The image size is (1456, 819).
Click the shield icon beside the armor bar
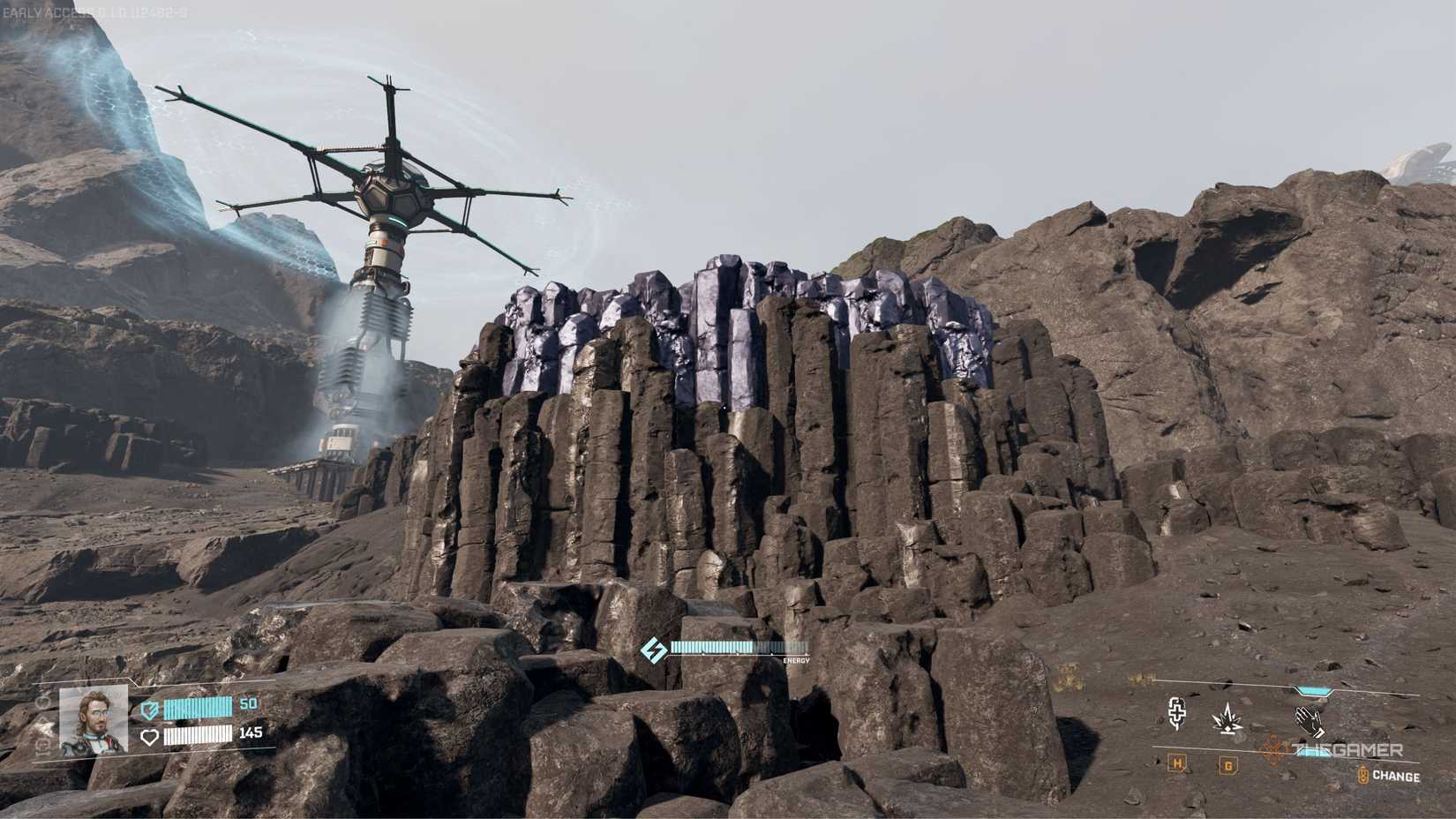click(x=150, y=710)
